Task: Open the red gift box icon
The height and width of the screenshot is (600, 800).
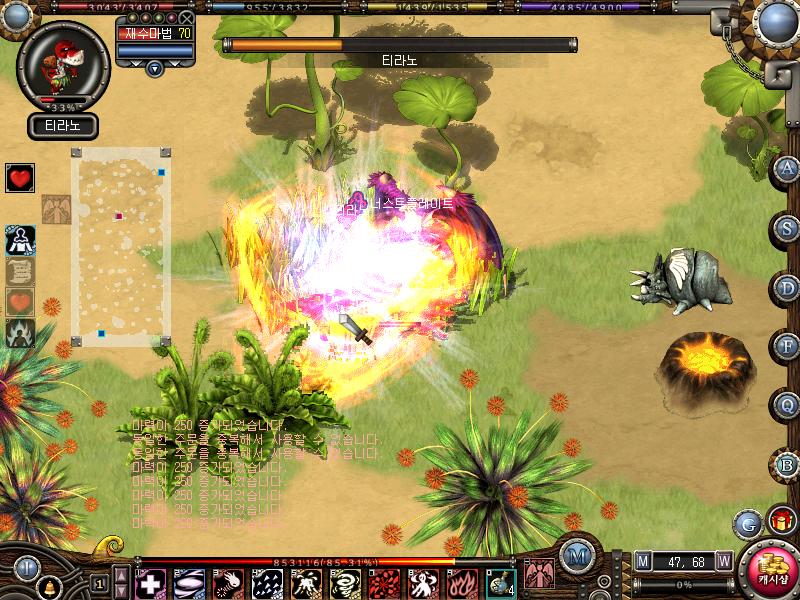Action: (x=780, y=521)
